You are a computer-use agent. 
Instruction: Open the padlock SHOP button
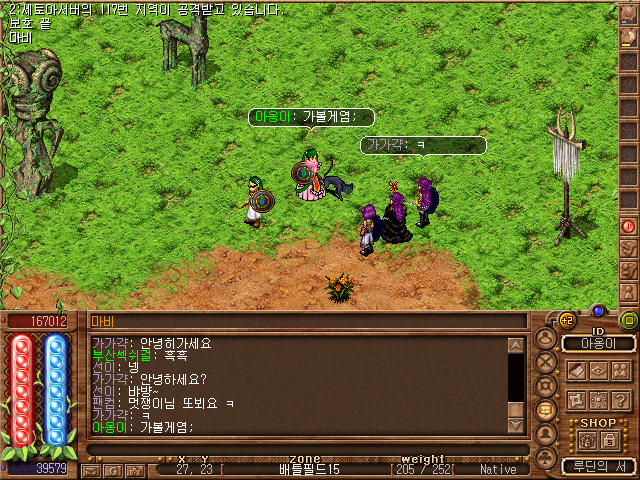609,439
